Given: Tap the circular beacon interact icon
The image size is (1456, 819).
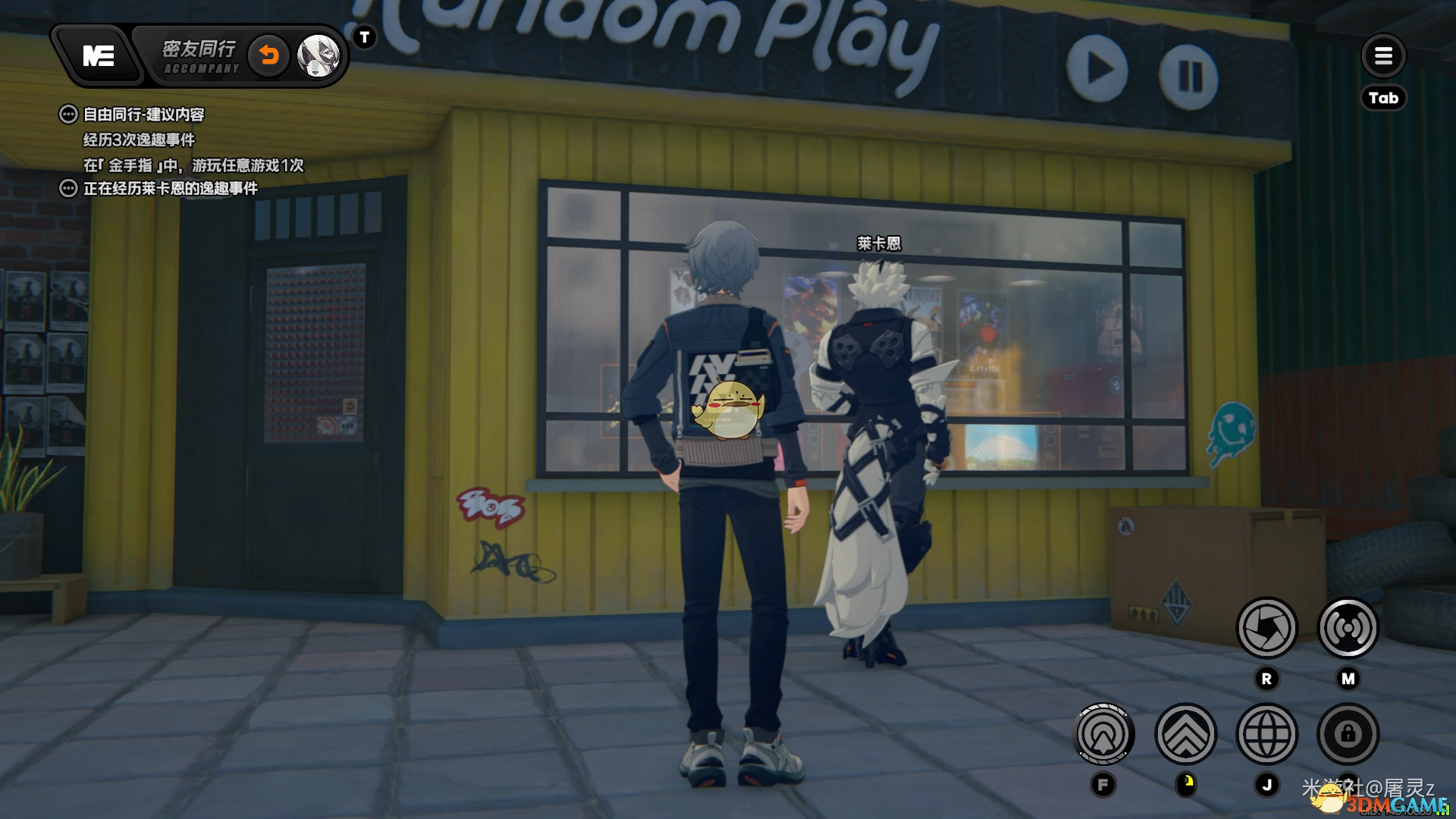Looking at the screenshot, I should [x=1104, y=734].
